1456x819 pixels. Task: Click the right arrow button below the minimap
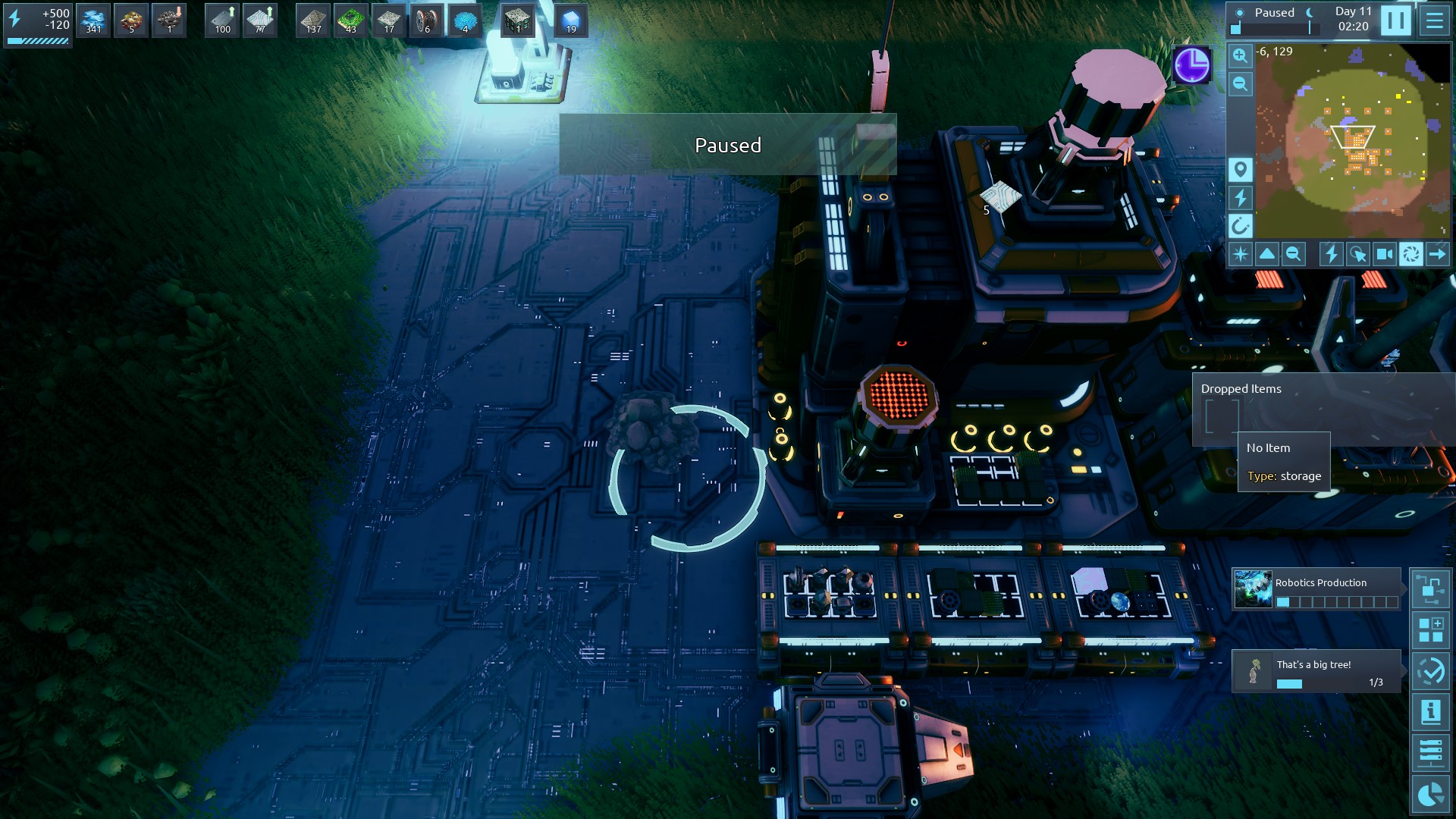pos(1437,254)
